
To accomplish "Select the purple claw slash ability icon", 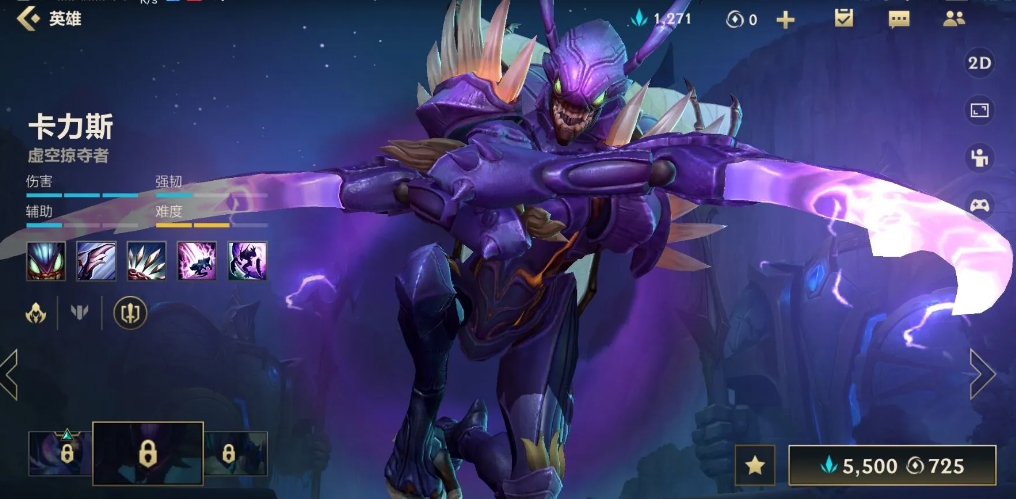I will pyautogui.click(x=96, y=260).
